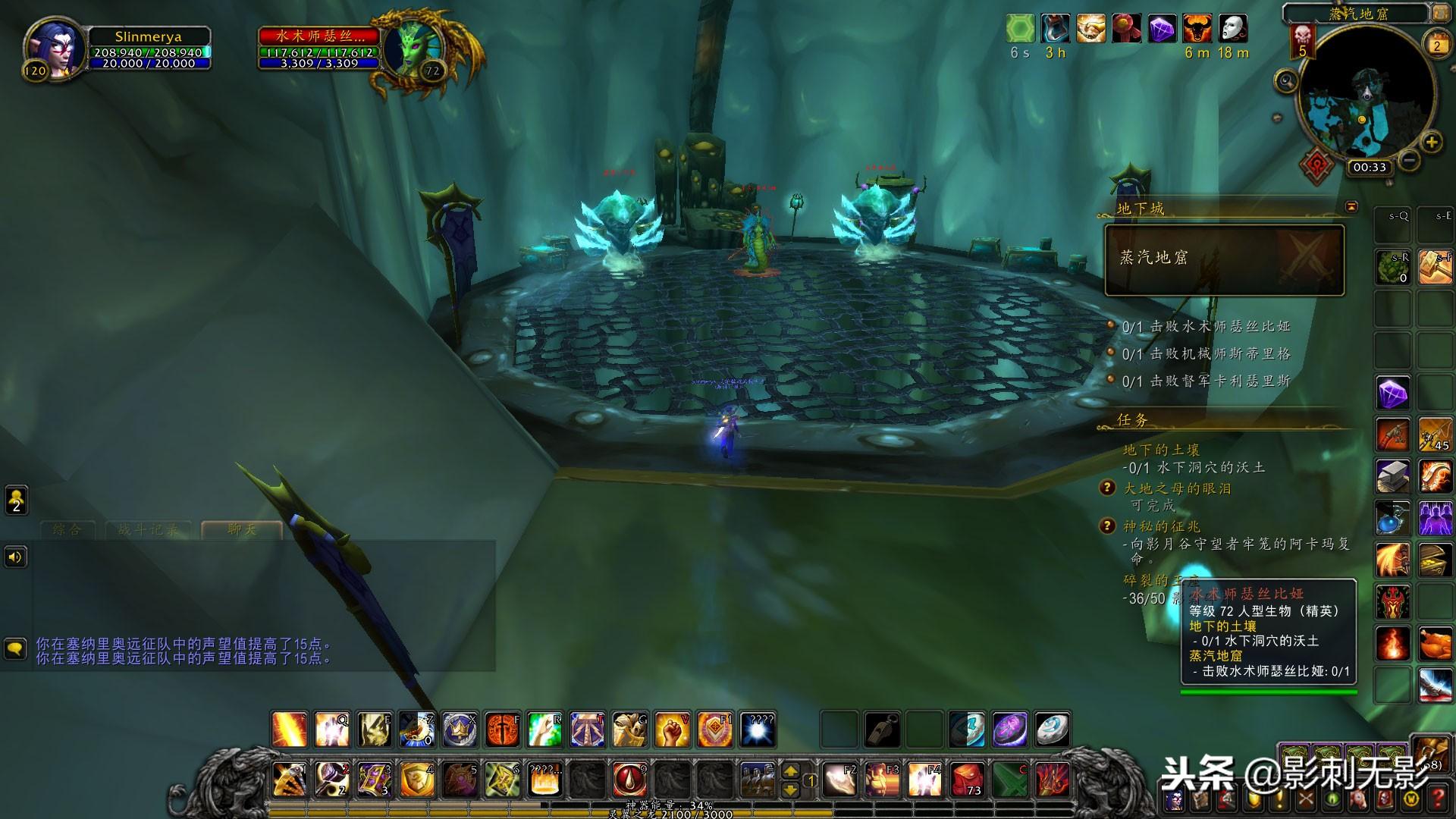Select the 蒸汽地窟 dungeon objective block
The image size is (1456, 819).
(1224, 259)
